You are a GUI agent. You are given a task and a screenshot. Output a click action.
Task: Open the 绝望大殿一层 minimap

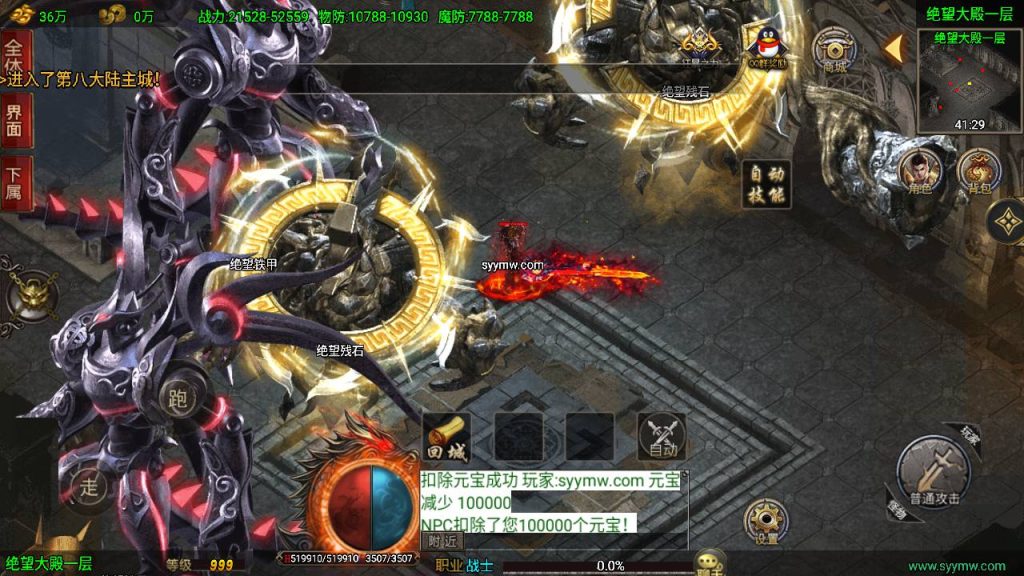coord(966,82)
